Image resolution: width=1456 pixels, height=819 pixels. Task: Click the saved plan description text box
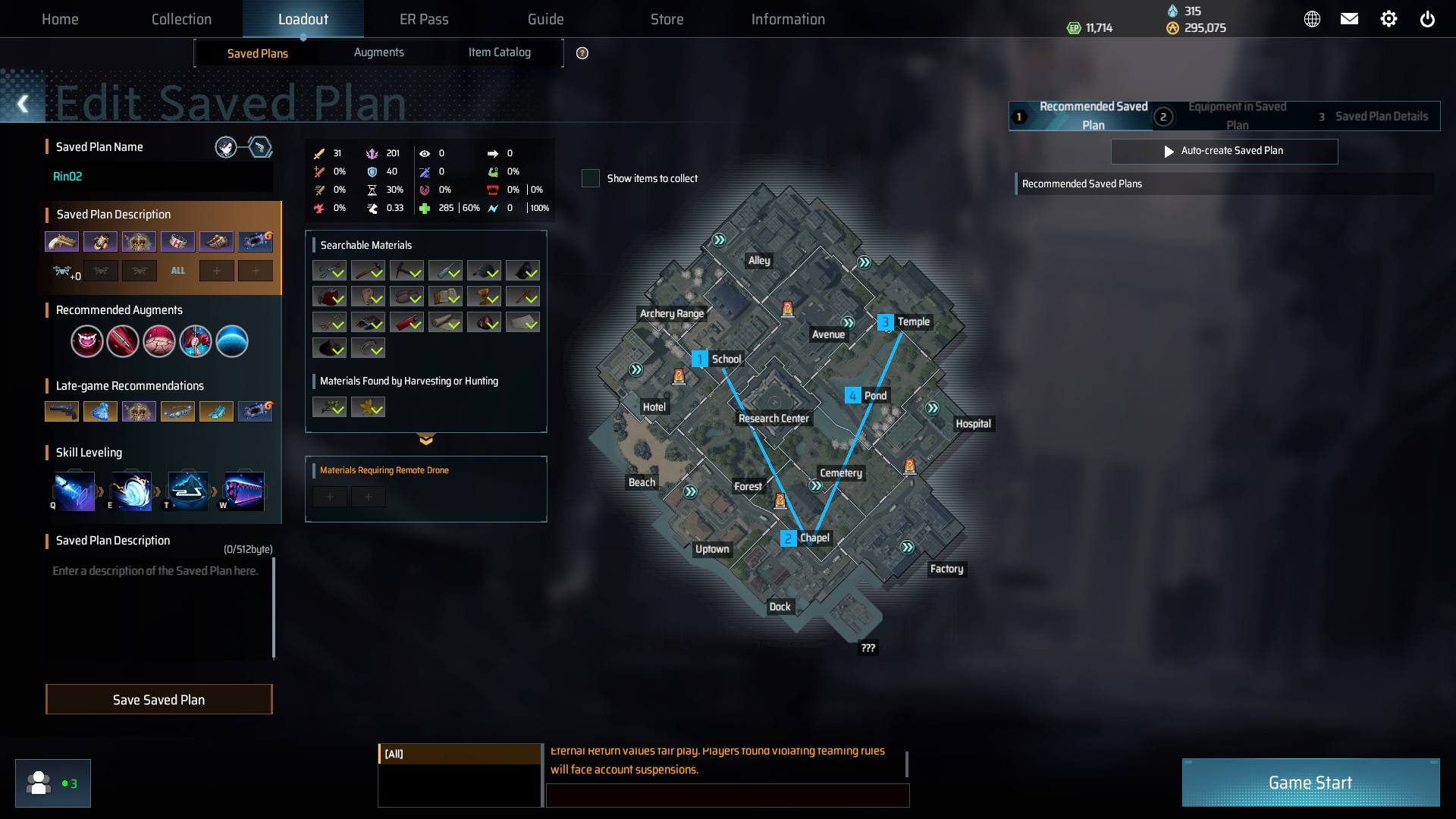[159, 607]
